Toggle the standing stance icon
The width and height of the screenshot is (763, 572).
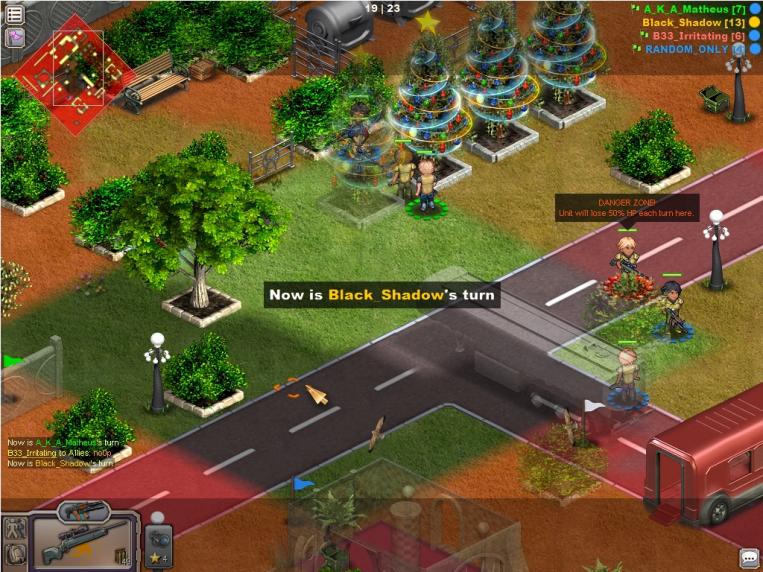(15, 529)
